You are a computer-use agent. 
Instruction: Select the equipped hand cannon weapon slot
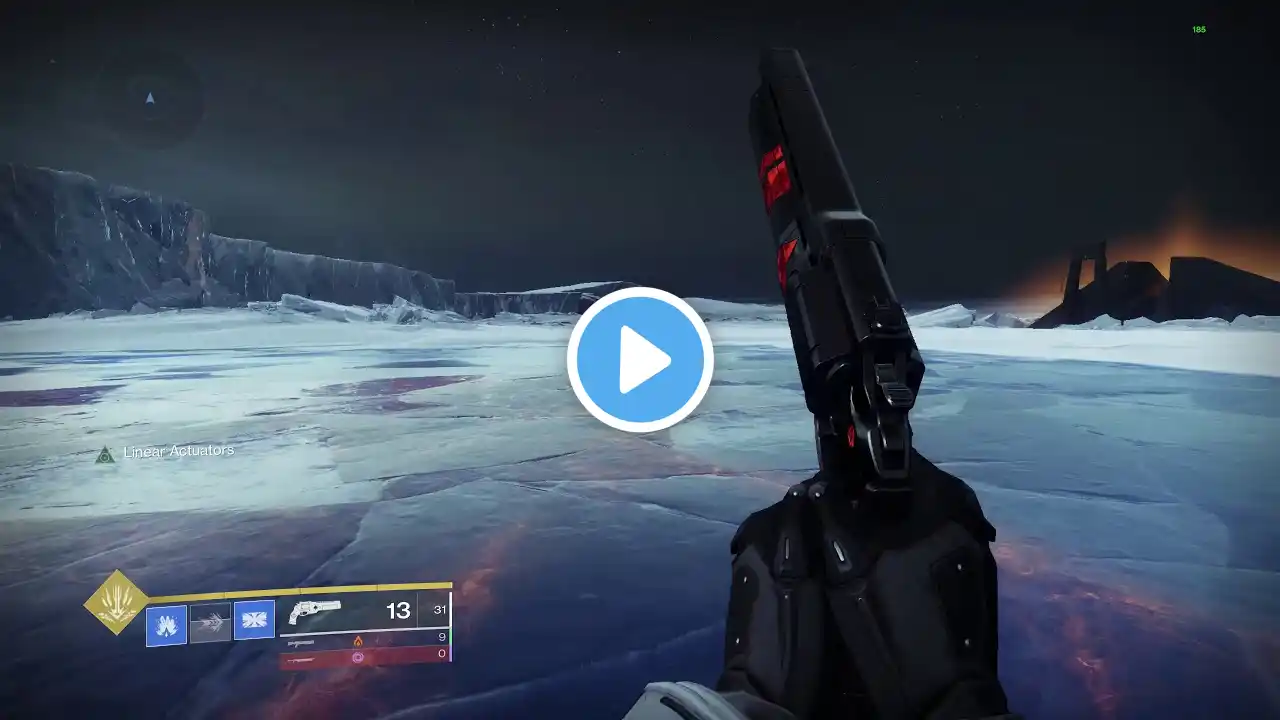[364, 611]
